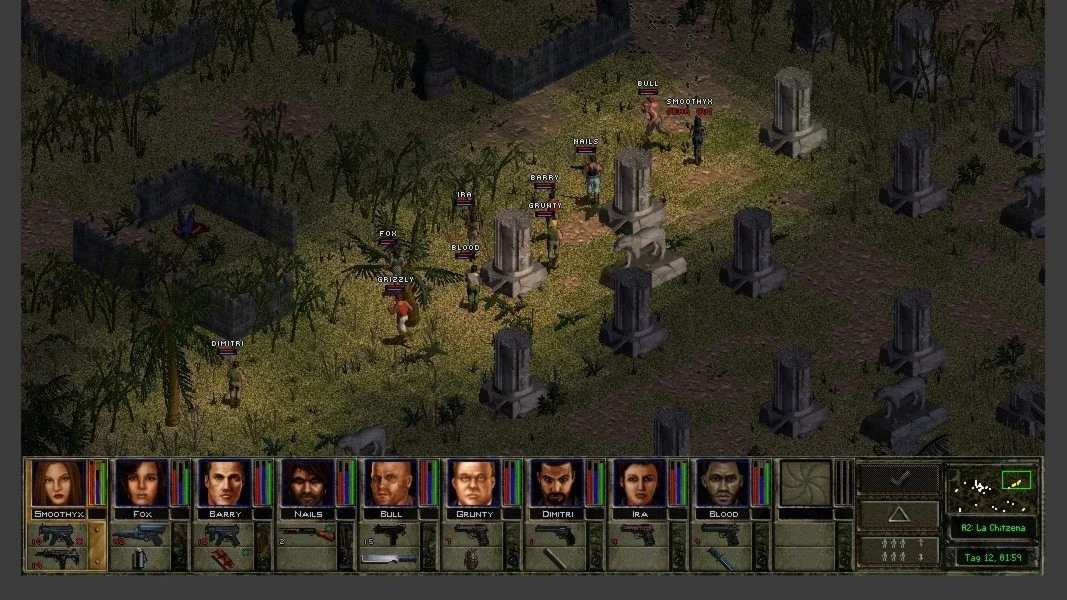Open the overhead minimap
Image resolution: width=1067 pixels, height=600 pixels.
coord(992,488)
